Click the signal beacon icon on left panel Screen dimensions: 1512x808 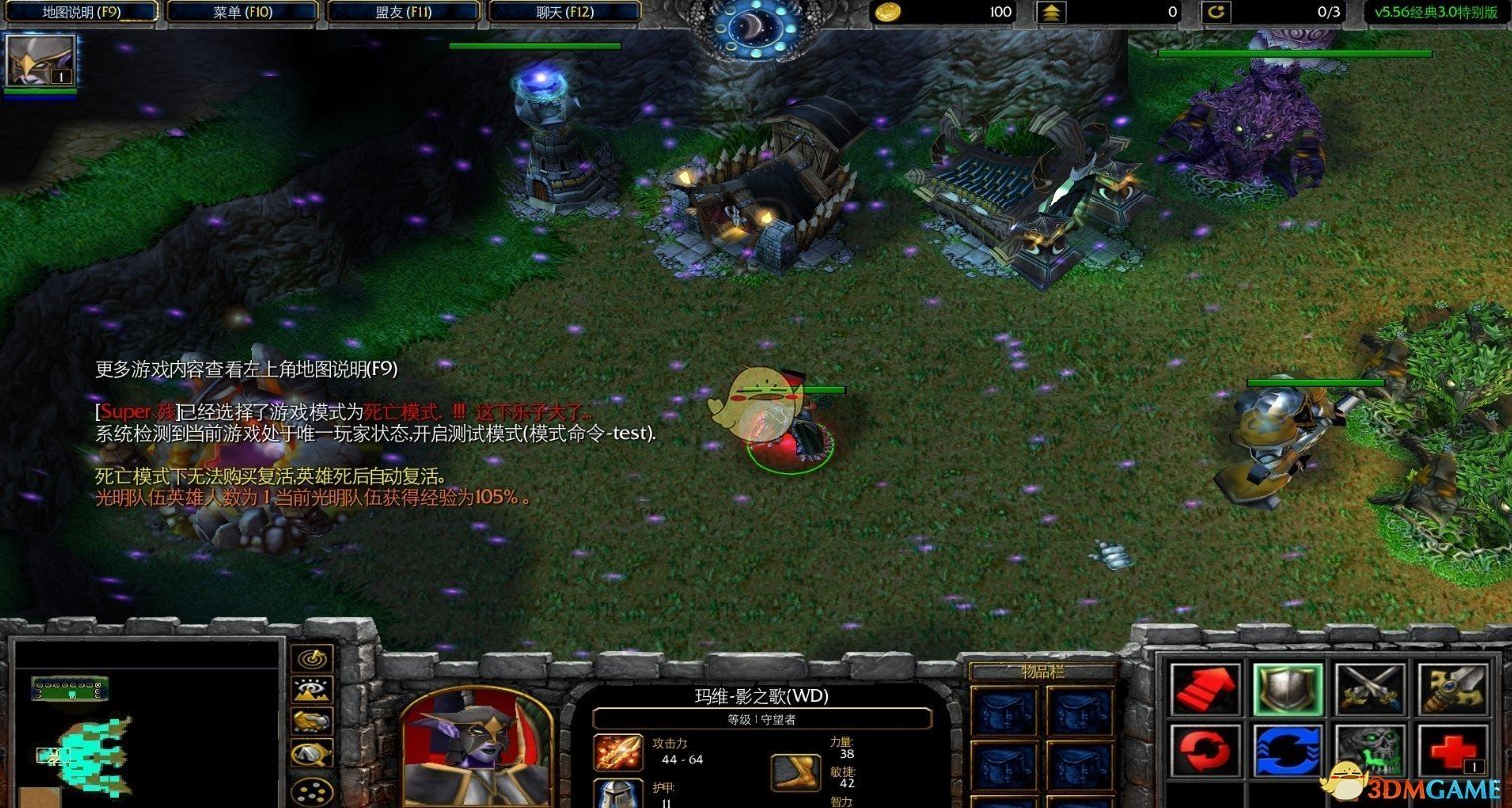pyautogui.click(x=312, y=658)
